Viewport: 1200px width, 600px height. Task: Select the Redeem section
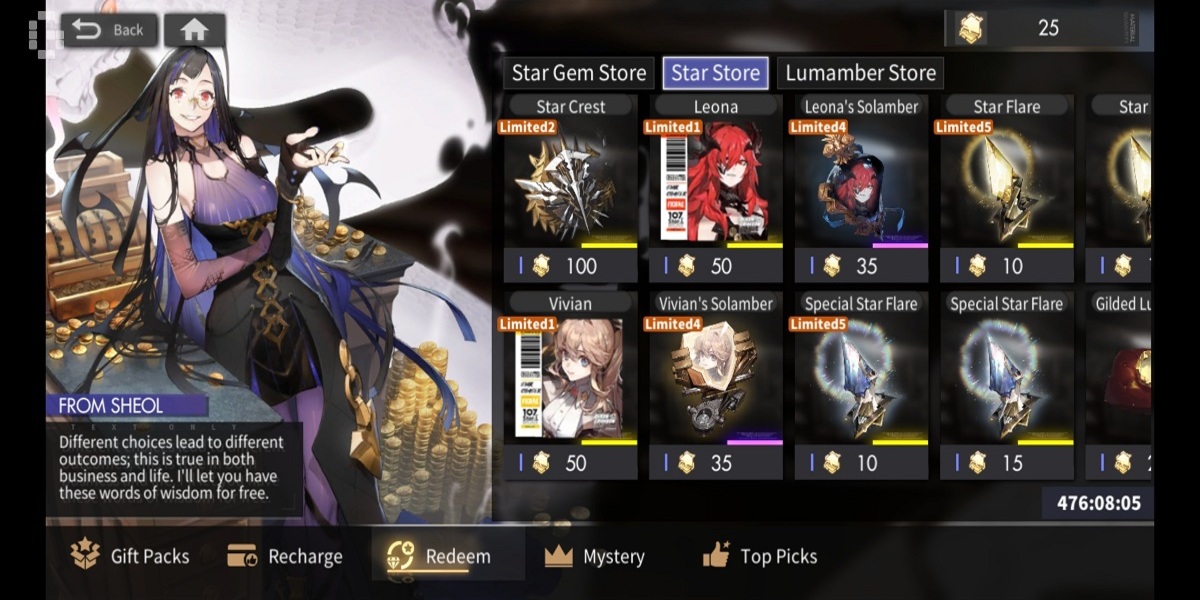click(441, 556)
